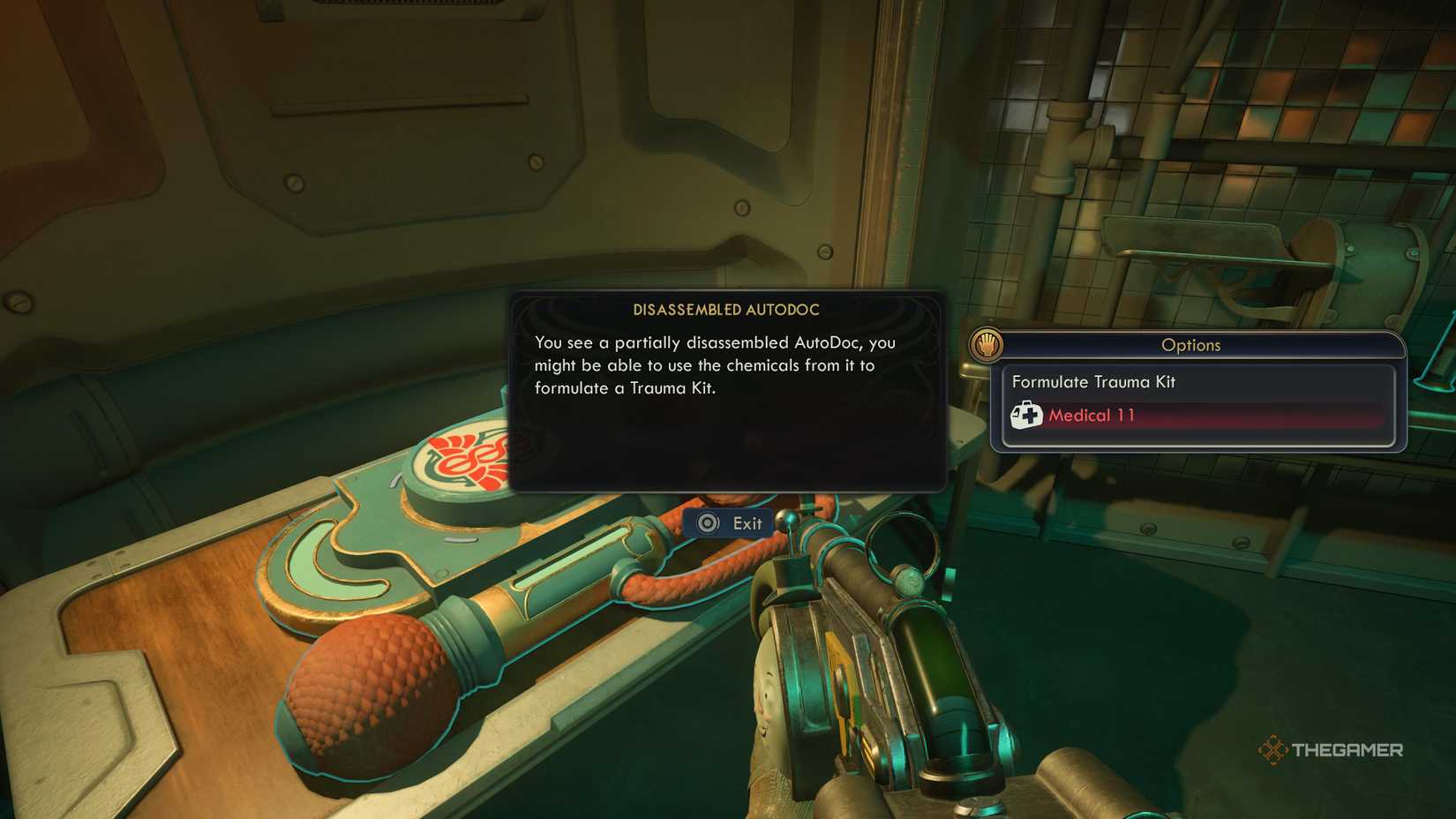Viewport: 1456px width, 819px height.
Task: Click the Exit label text
Action: pos(749,522)
